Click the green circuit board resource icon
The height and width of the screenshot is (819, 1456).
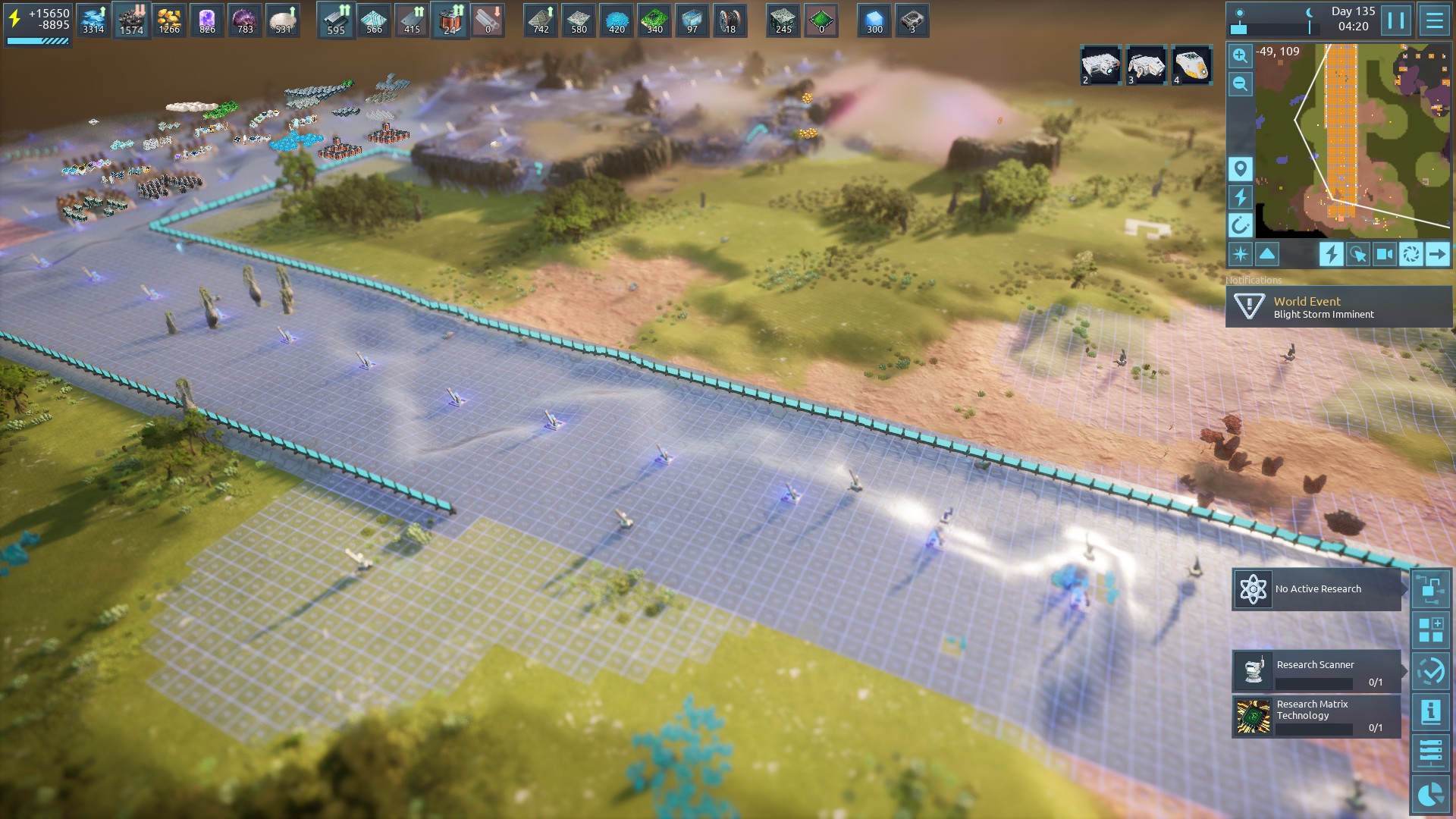click(x=654, y=20)
